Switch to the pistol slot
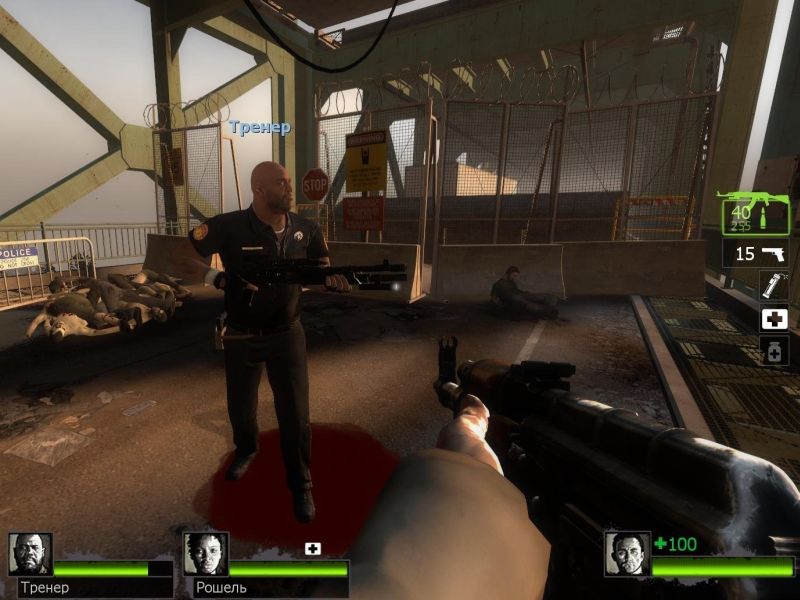This screenshot has height=600, width=800. 756,253
